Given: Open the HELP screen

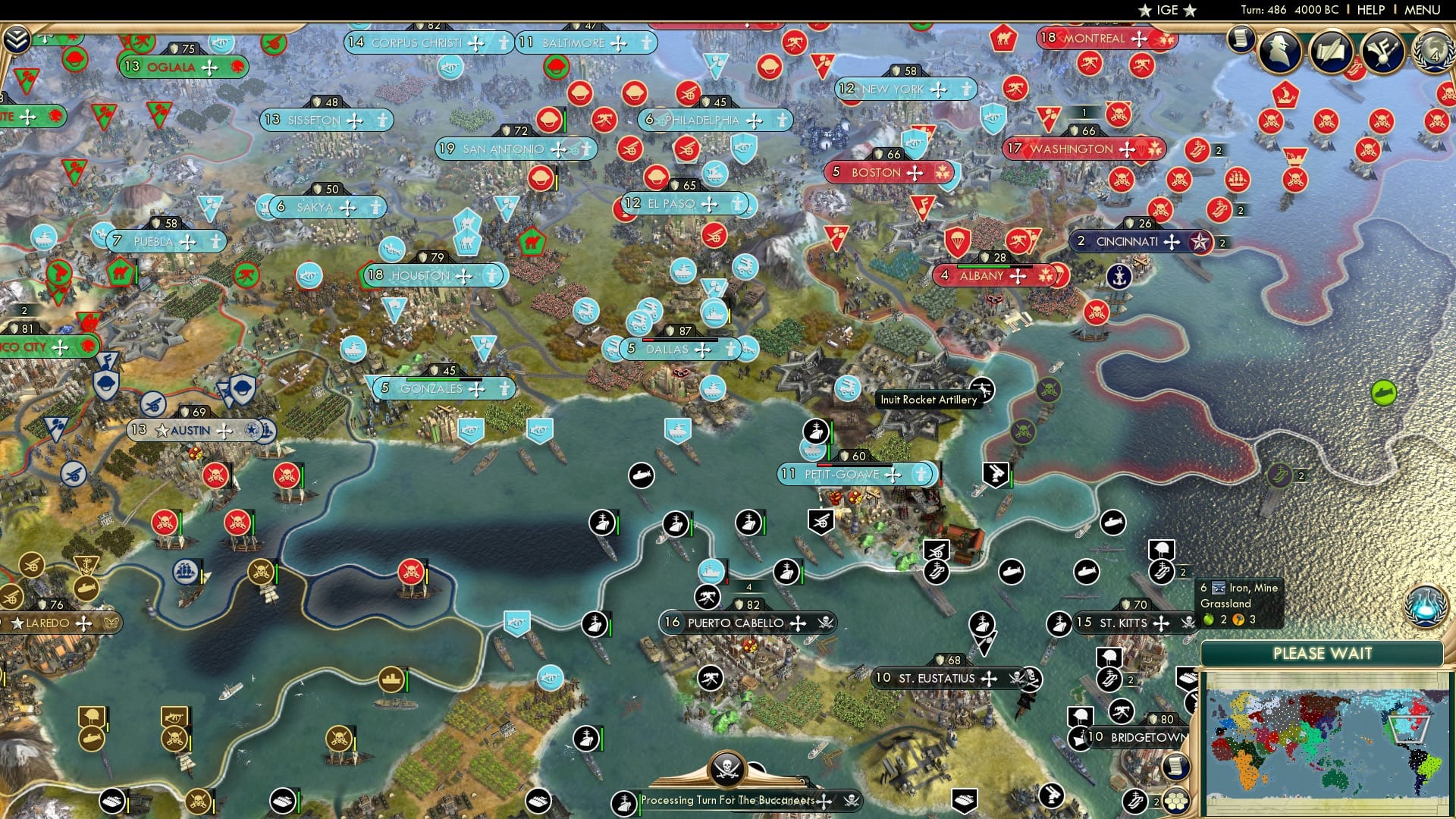Looking at the screenshot, I should [x=1370, y=9].
